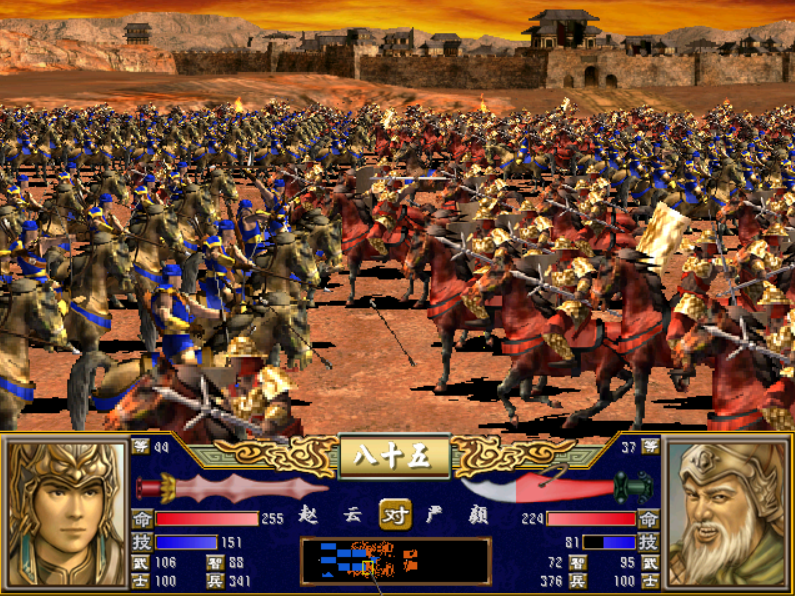Click Zhao Yun's portrait on the left
Image resolution: width=795 pixels, height=596 pixels.
pyautogui.click(x=66, y=514)
